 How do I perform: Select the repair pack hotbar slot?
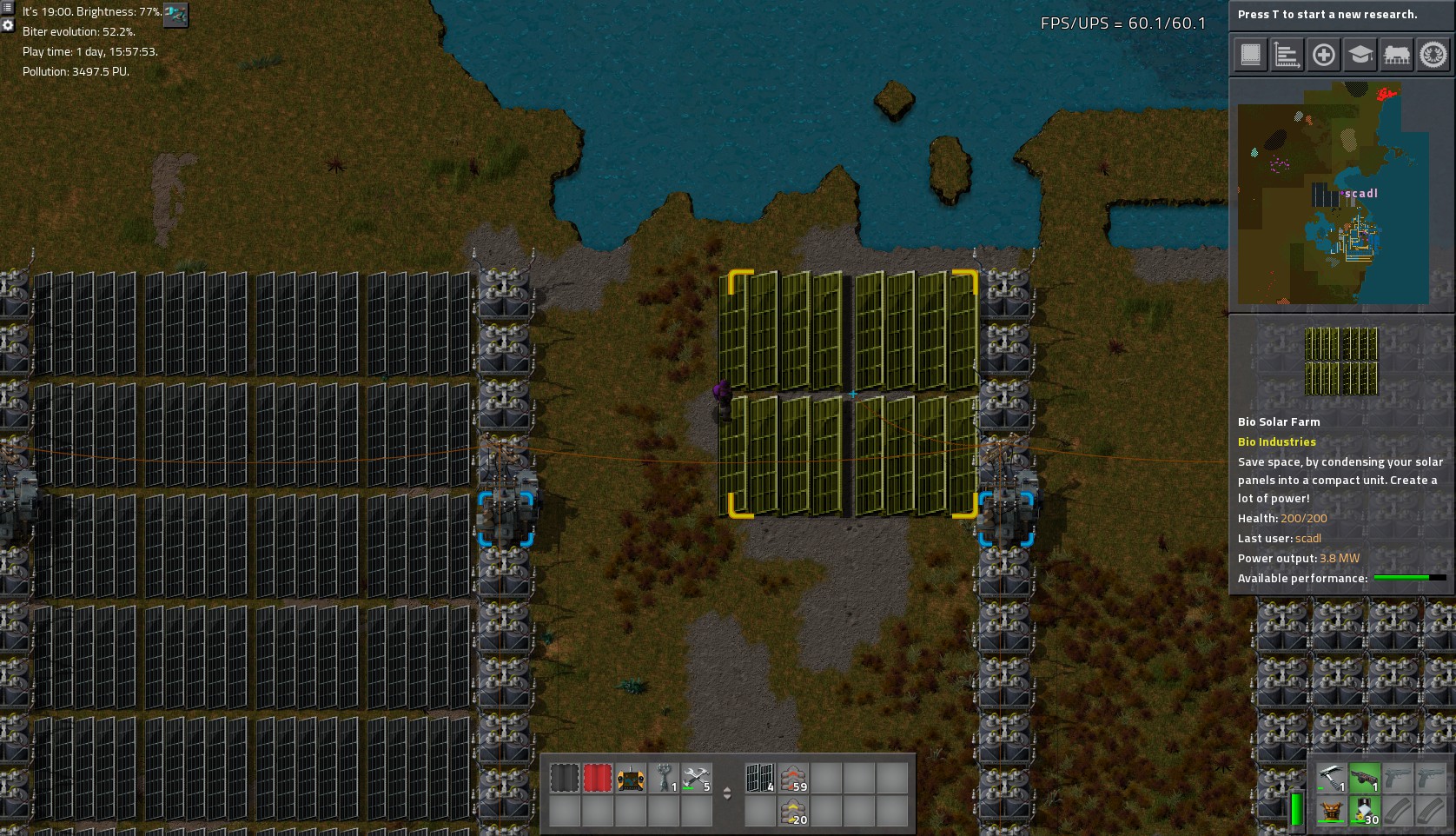pyautogui.click(x=697, y=779)
